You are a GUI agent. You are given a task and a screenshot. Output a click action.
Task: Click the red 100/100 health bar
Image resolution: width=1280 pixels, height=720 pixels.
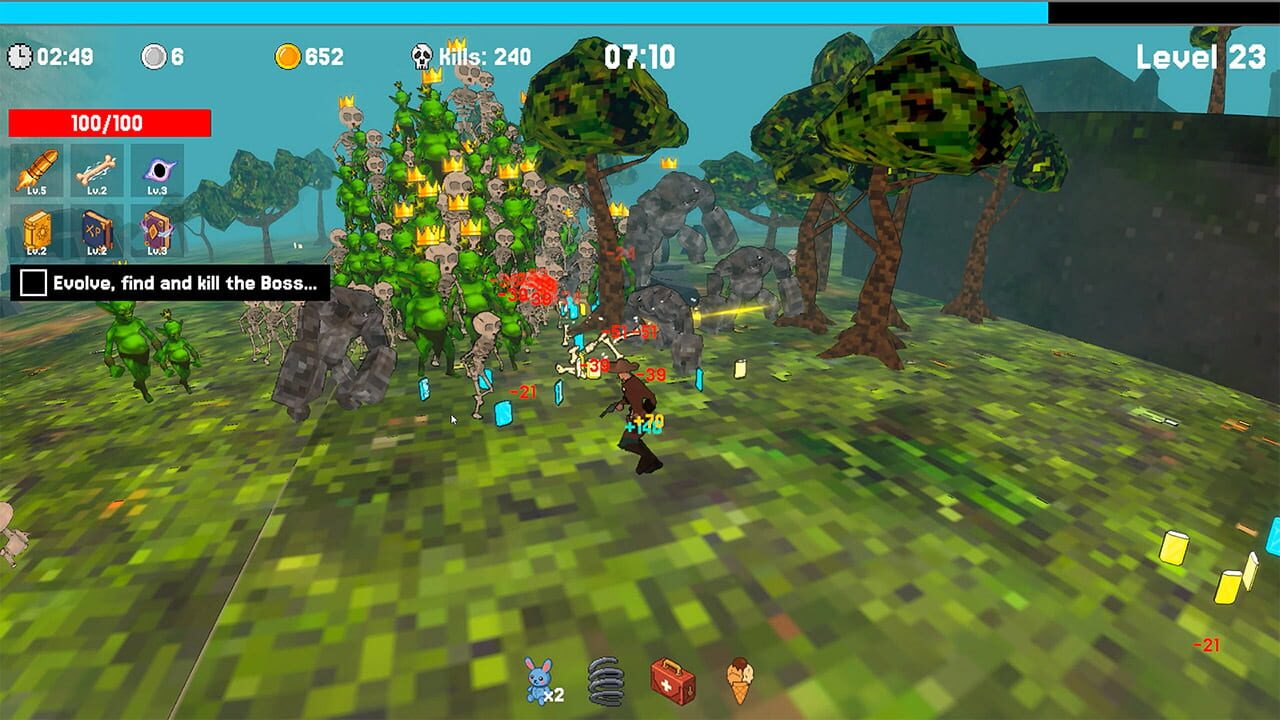(110, 123)
